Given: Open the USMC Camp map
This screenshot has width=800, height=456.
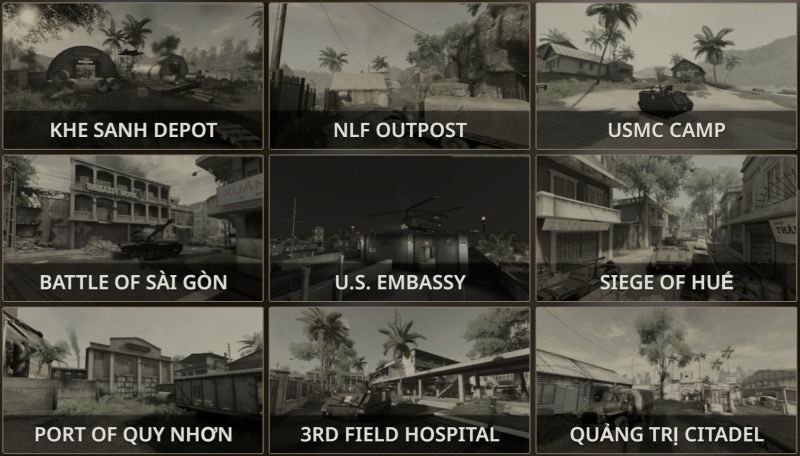Looking at the screenshot, I should coord(666,76).
